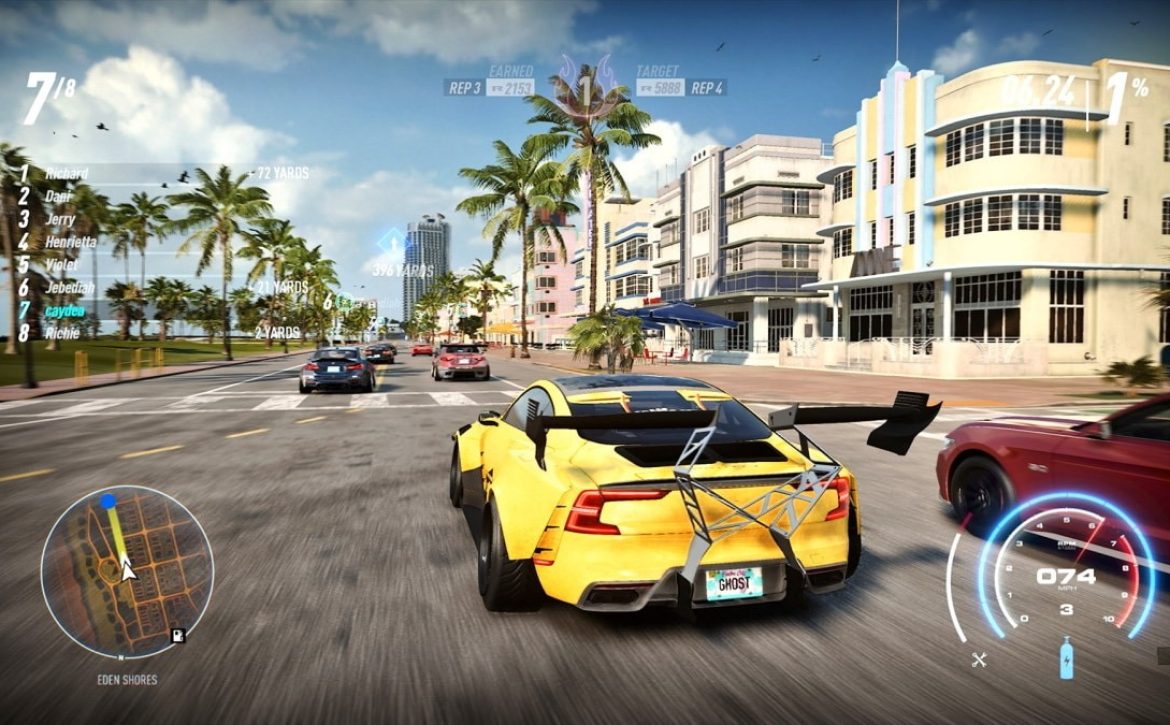Click Henrietta's leaderboard entry

coord(70,242)
